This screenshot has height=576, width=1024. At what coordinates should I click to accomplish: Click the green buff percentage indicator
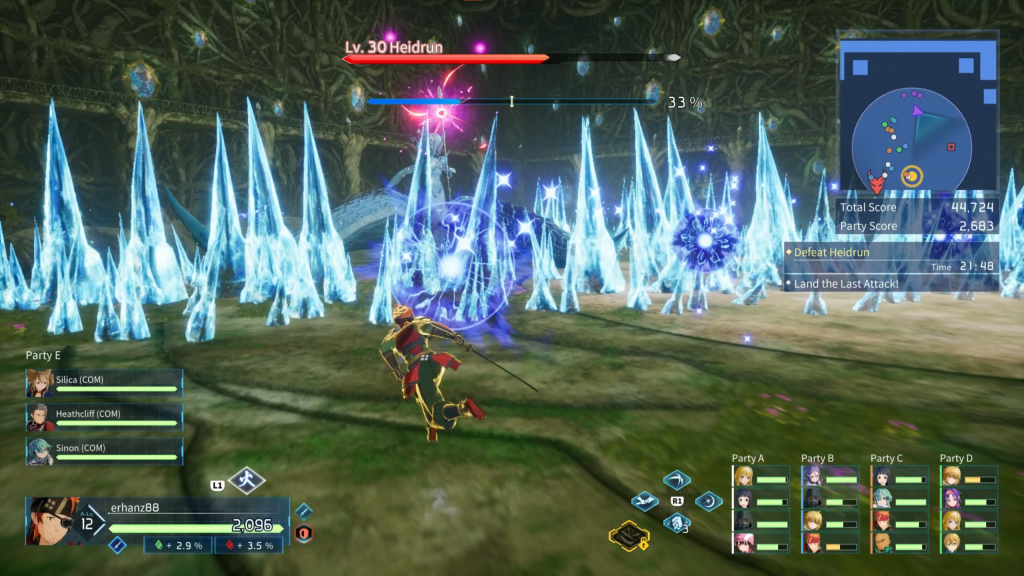click(x=178, y=545)
